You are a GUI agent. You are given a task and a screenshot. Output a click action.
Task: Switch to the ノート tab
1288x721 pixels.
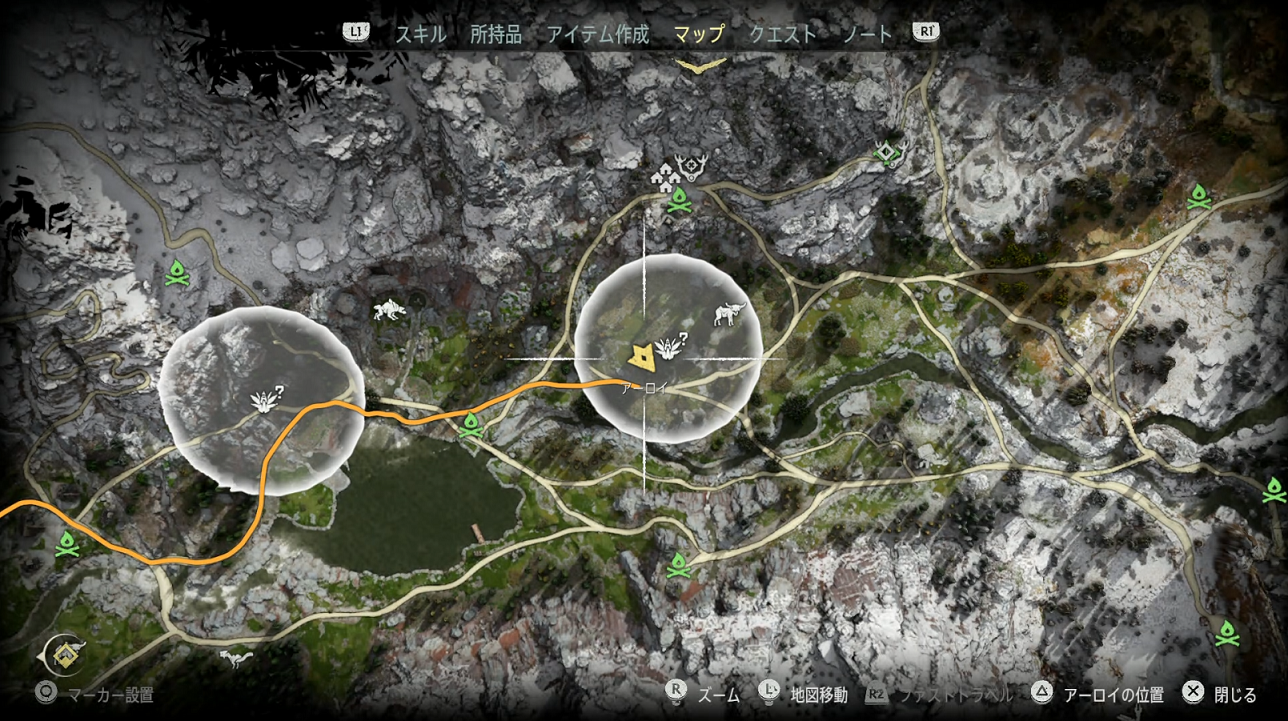click(x=867, y=34)
